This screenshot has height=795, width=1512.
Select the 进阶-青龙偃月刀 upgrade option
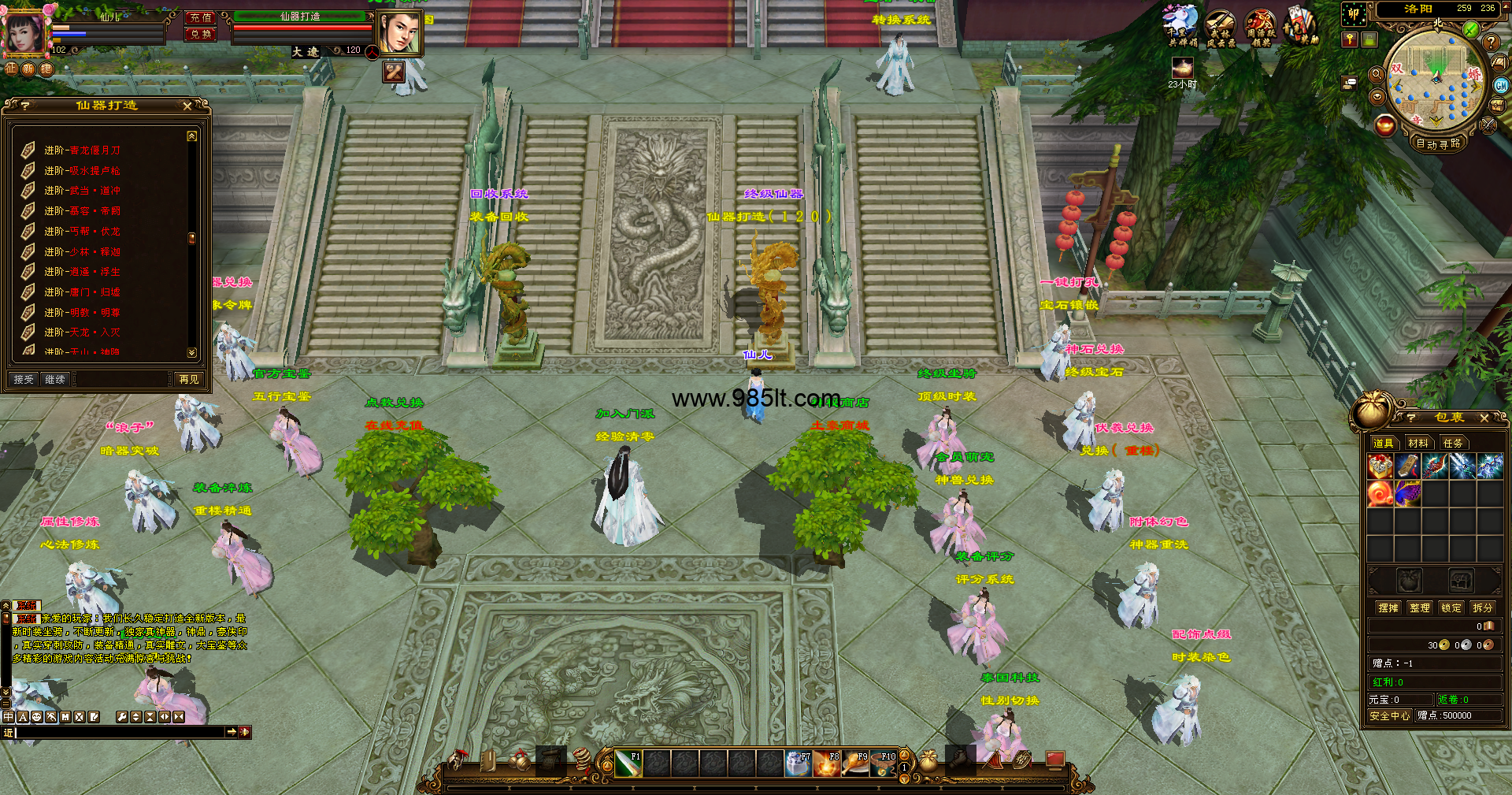pos(82,150)
